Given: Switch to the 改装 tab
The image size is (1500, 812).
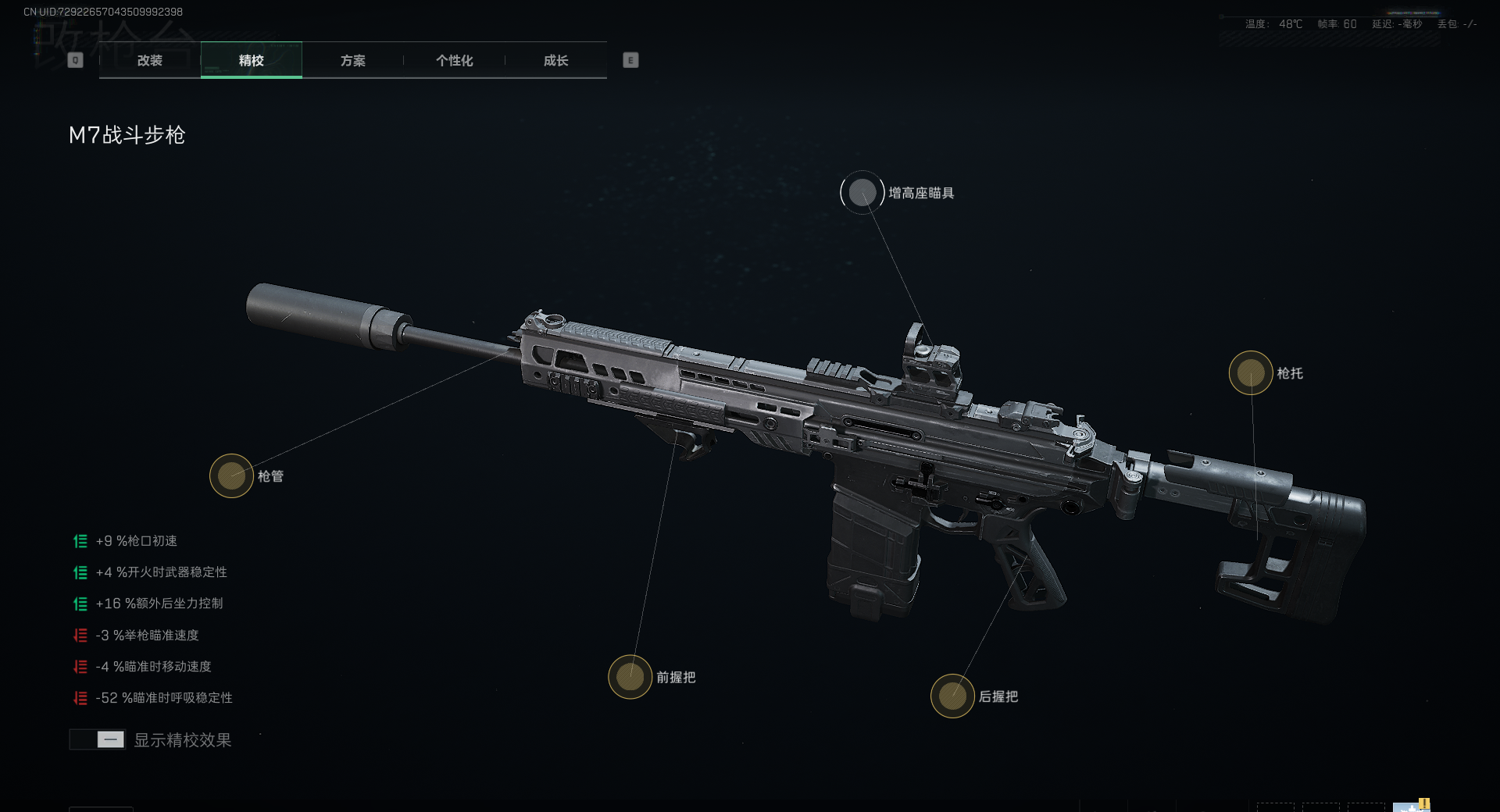Looking at the screenshot, I should tap(150, 61).
